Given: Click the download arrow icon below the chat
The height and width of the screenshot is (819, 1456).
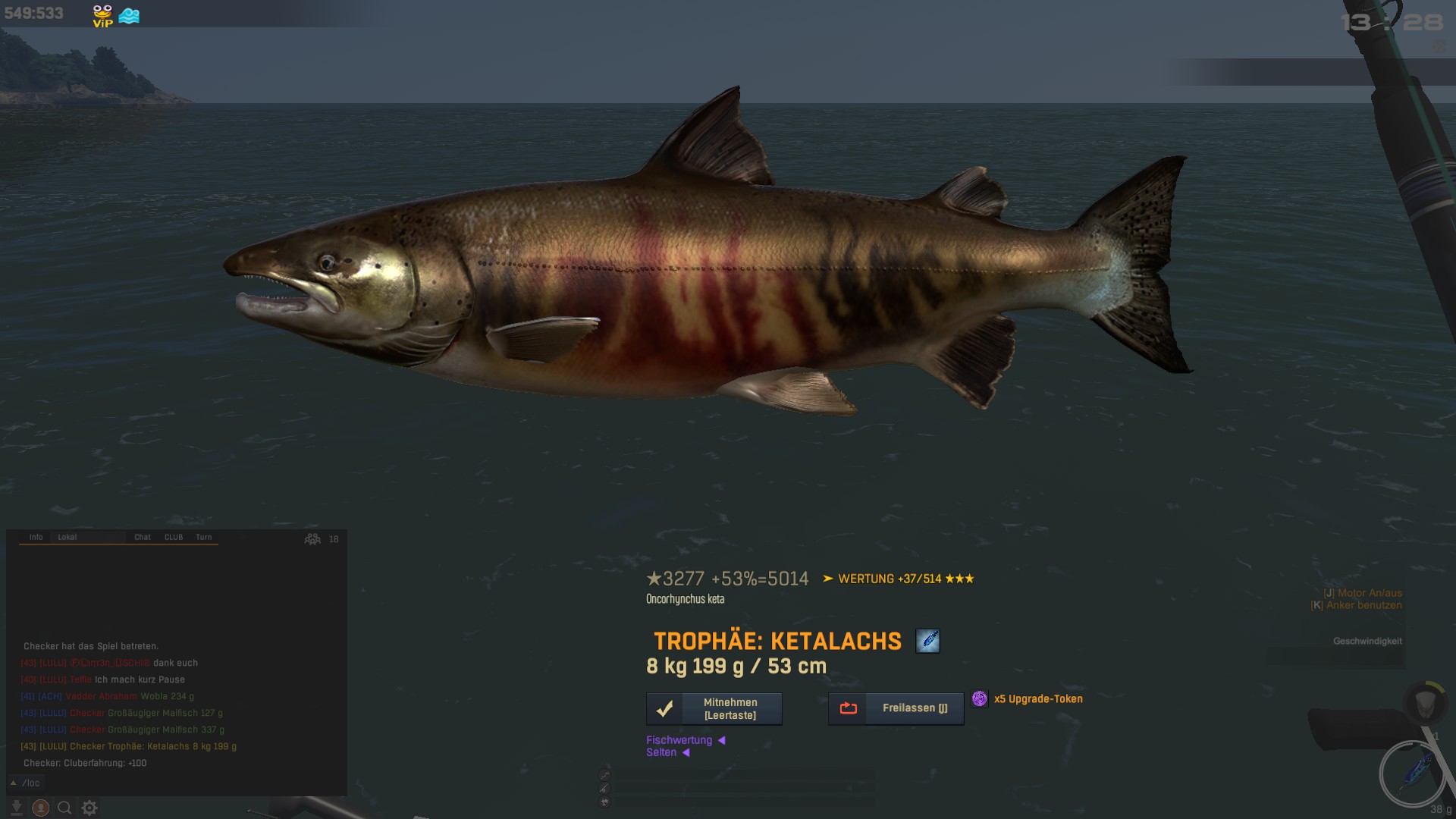Looking at the screenshot, I should pyautogui.click(x=16, y=808).
